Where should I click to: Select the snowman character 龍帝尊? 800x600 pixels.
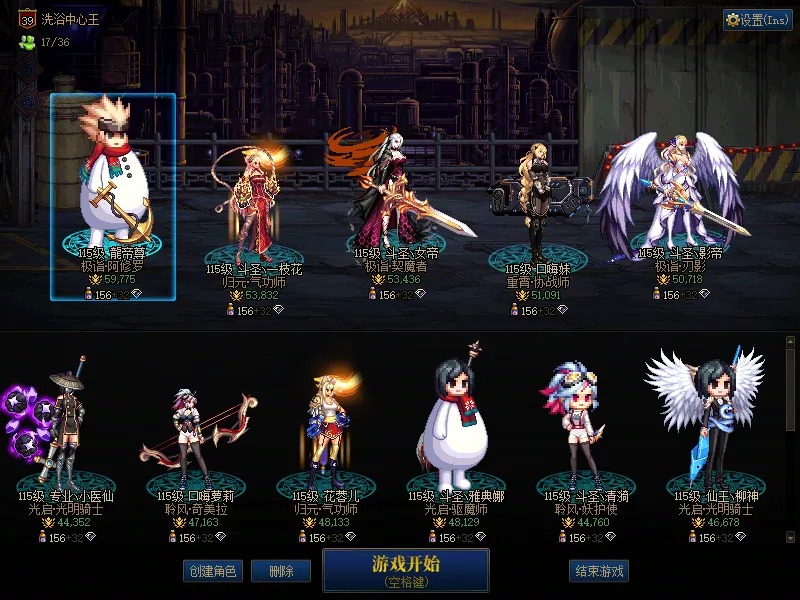(x=113, y=195)
